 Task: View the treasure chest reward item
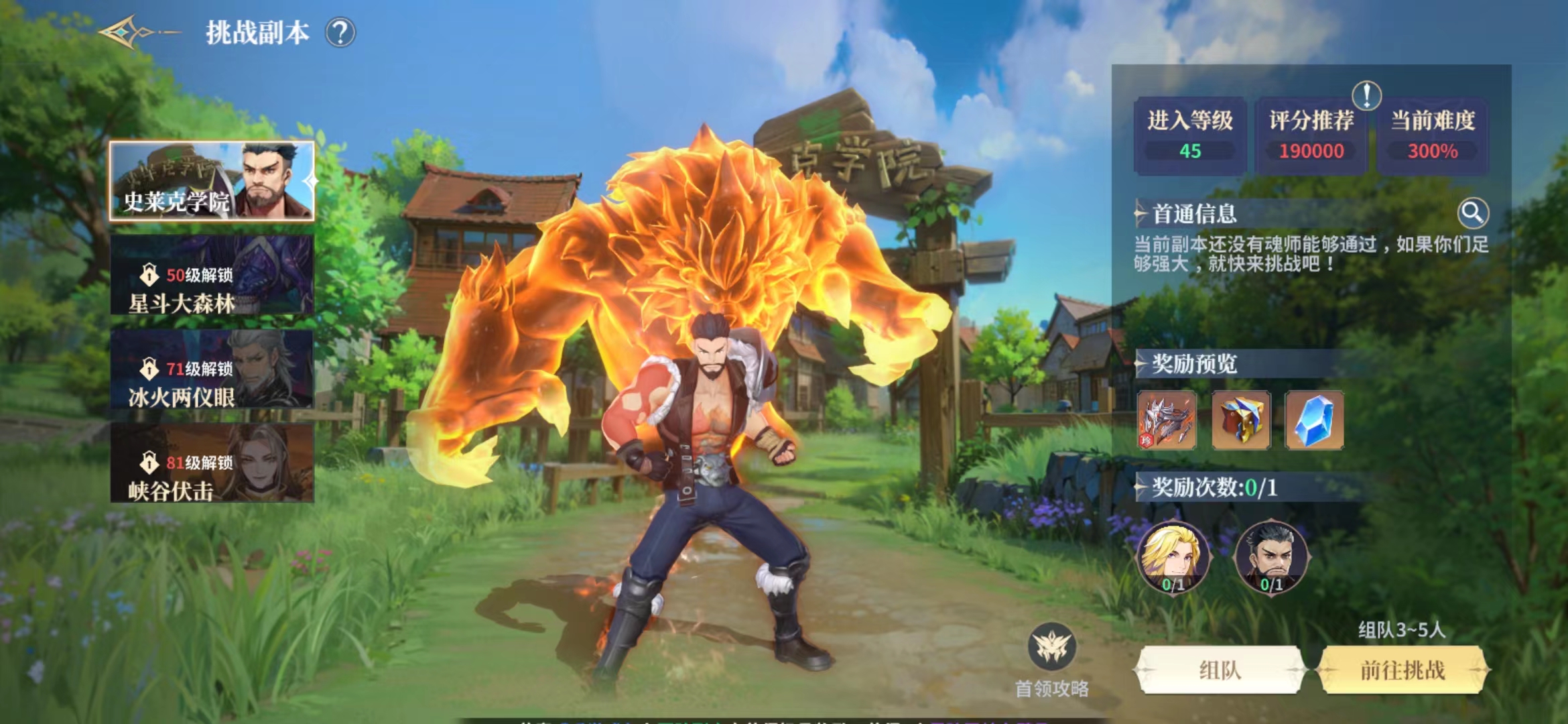(1240, 420)
